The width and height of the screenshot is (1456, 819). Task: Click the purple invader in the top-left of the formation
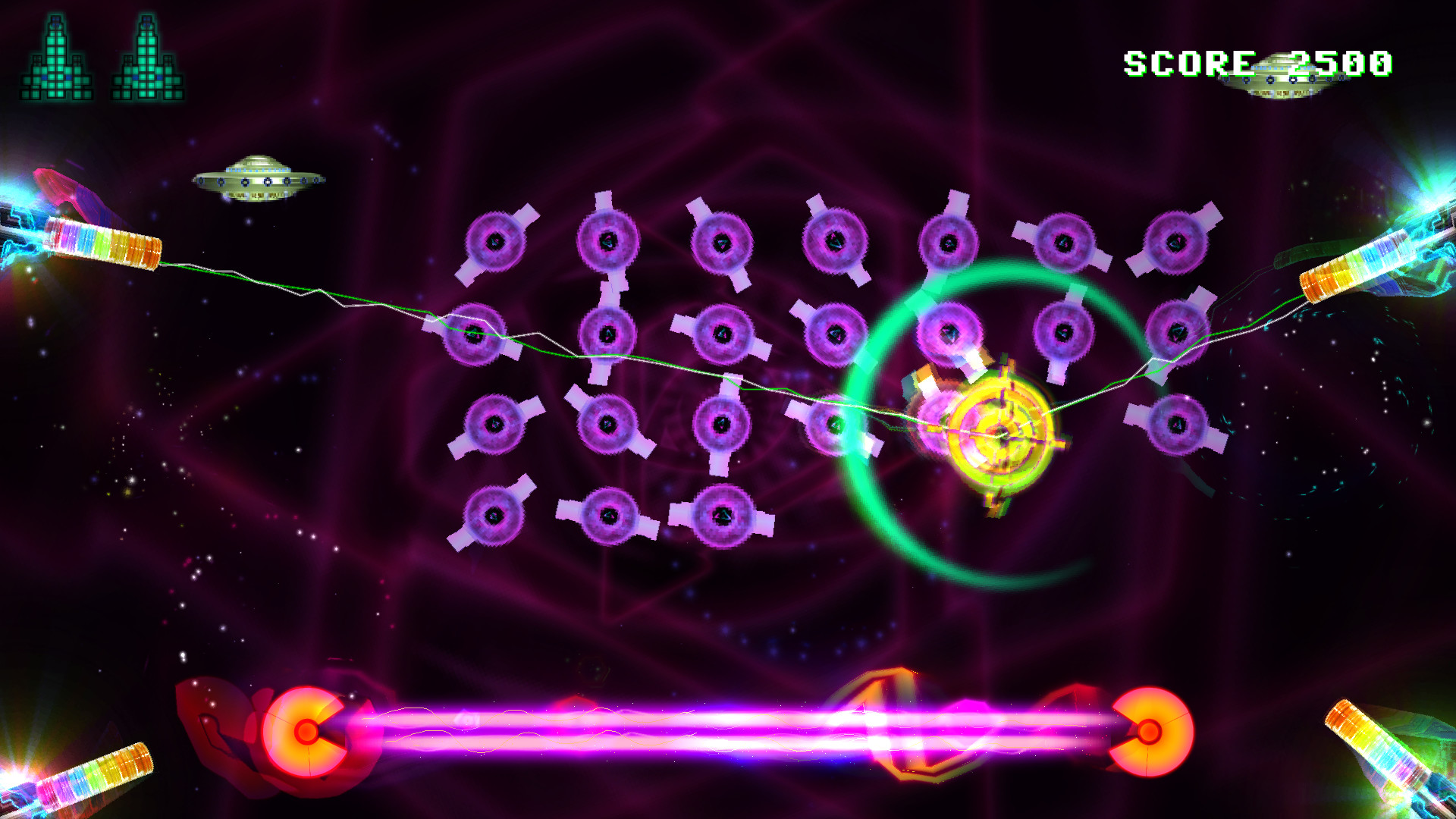point(497,243)
